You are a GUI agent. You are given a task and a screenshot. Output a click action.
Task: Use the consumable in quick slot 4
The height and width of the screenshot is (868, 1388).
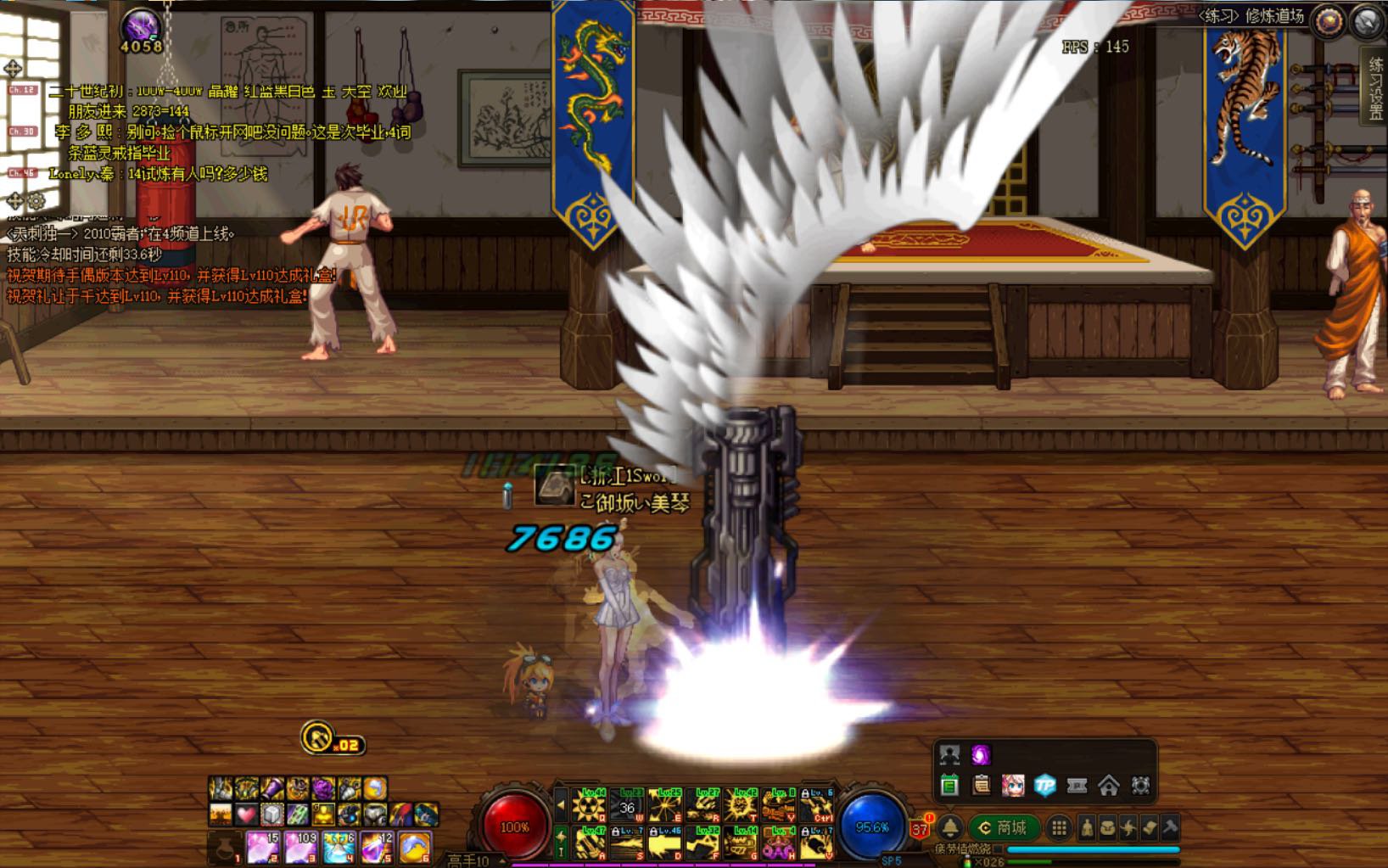point(338,847)
